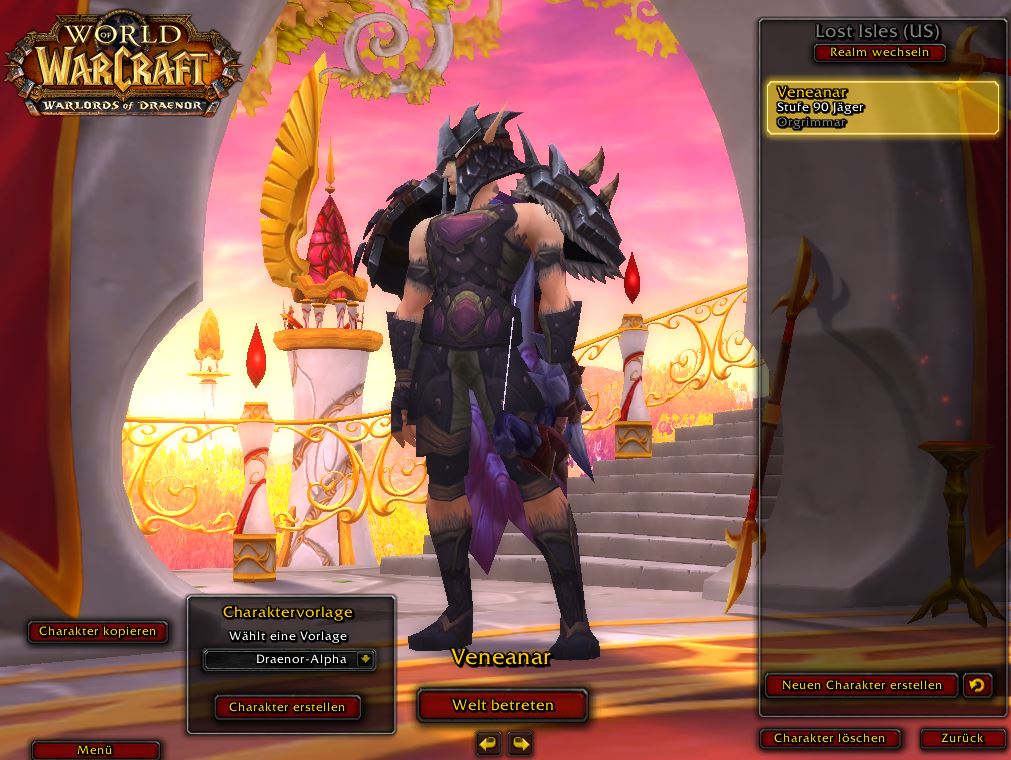This screenshot has height=760, width=1011.
Task: Rotate the character with the right arrow
Action: 520,743
